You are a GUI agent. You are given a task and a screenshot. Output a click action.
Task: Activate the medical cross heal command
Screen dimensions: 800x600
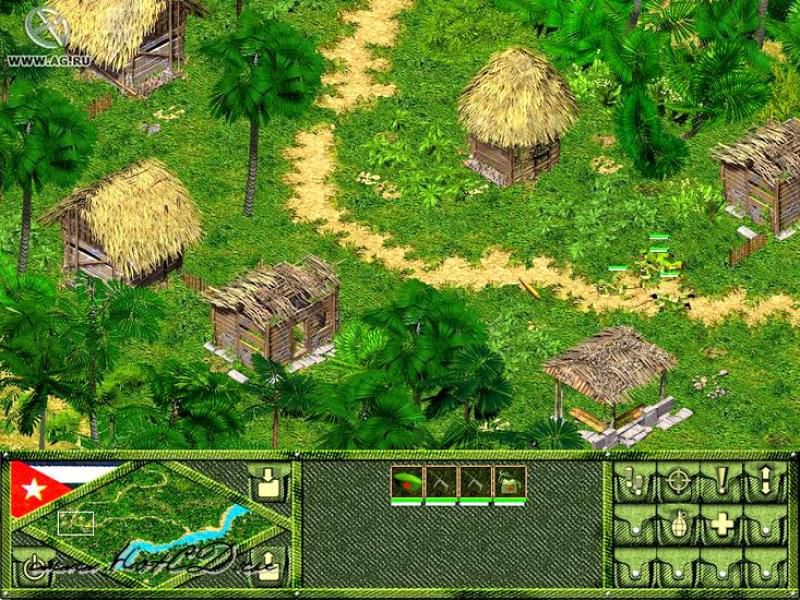pos(722,524)
